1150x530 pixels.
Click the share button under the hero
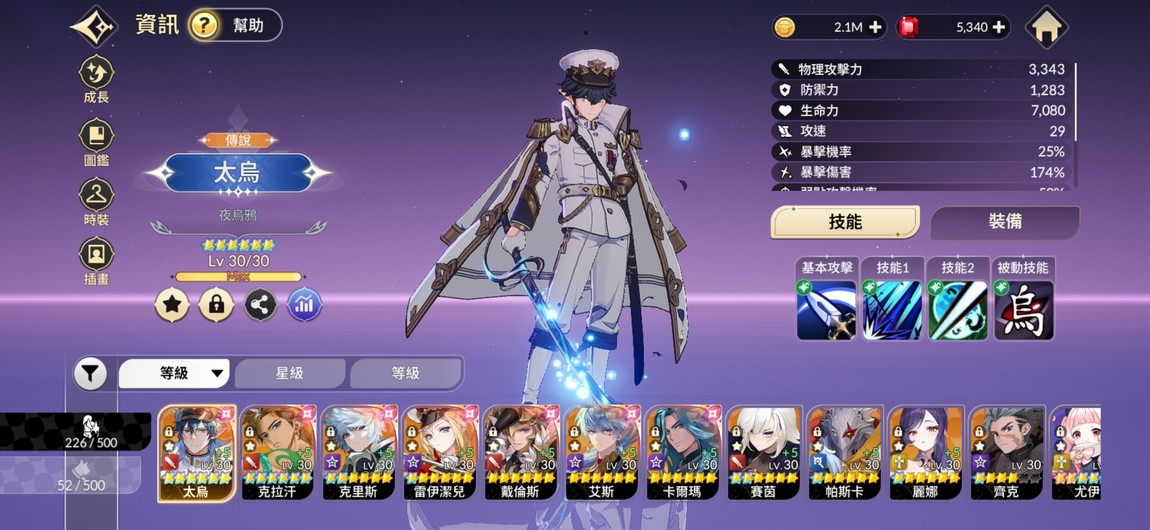(x=260, y=305)
